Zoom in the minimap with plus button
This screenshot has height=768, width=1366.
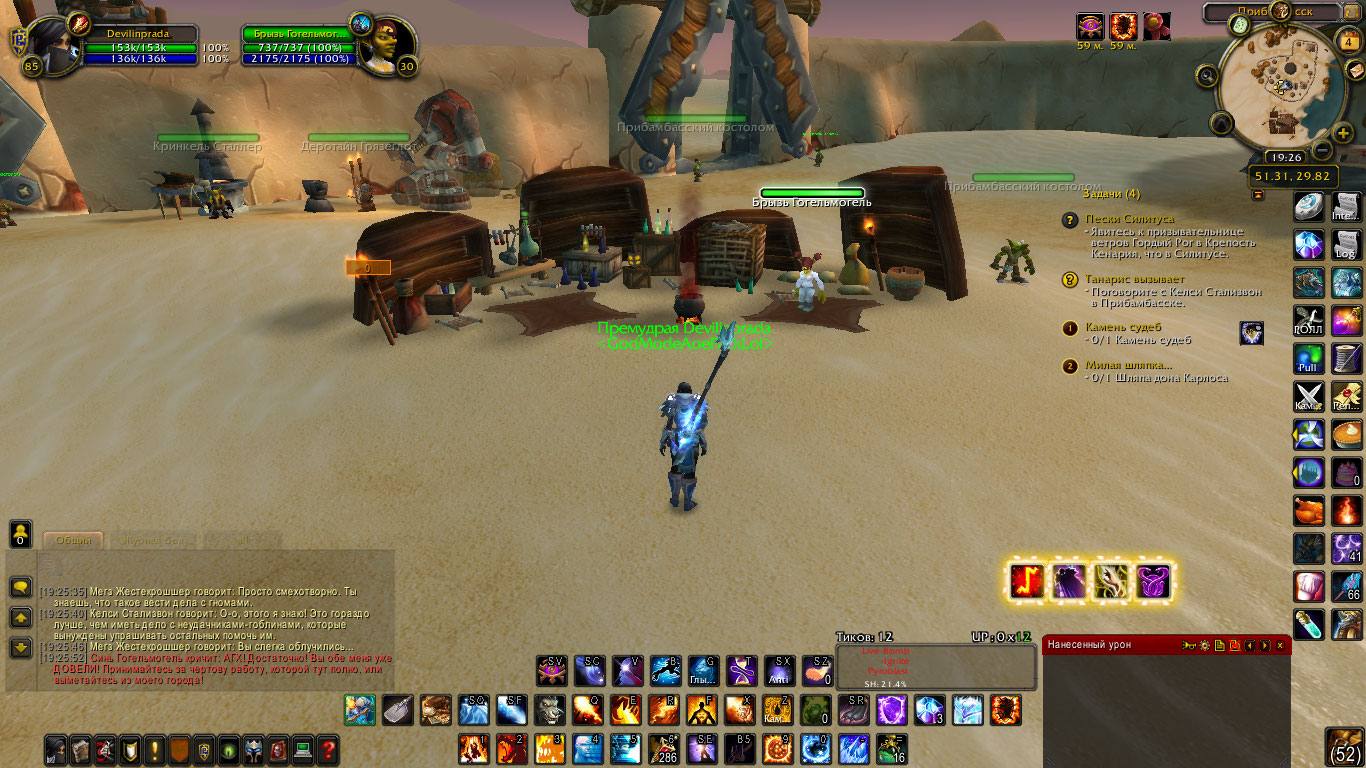(x=1343, y=131)
